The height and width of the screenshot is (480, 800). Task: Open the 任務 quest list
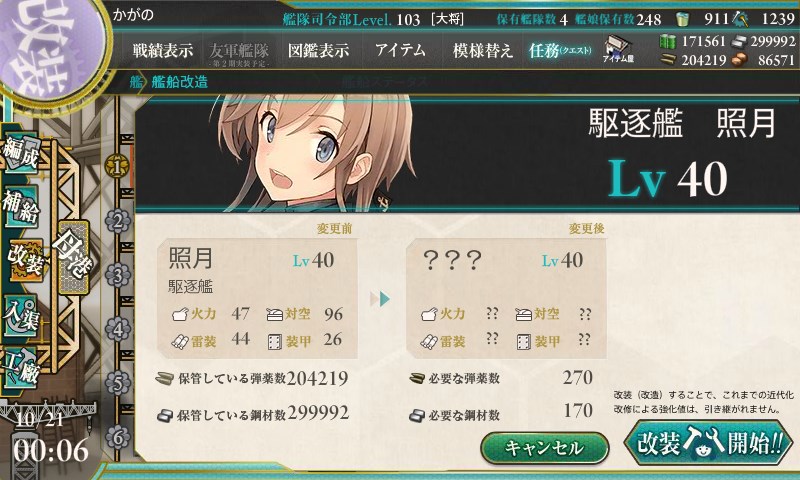pos(560,50)
